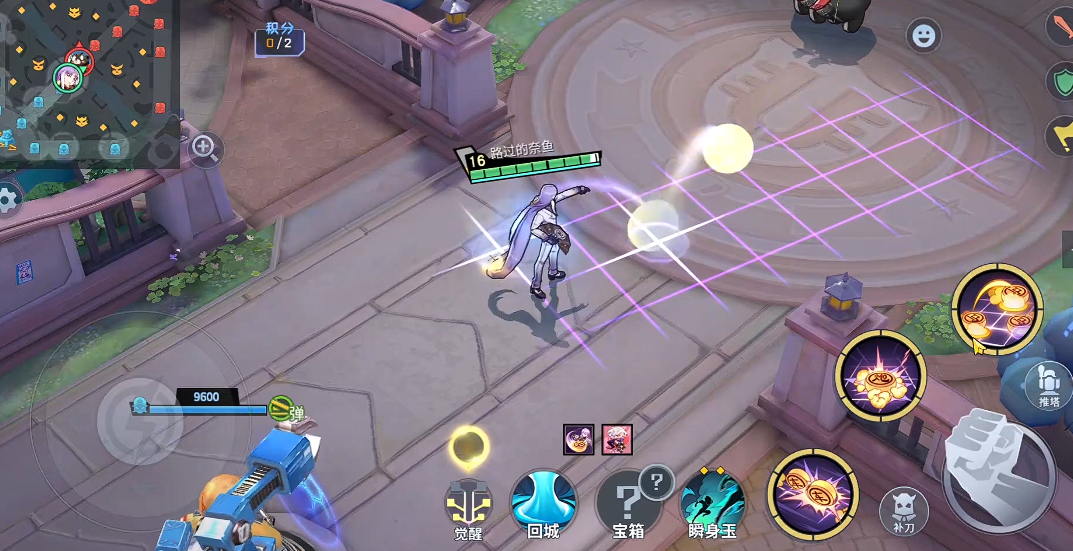Open the 宝箱 treasure chest slot

coord(628,500)
